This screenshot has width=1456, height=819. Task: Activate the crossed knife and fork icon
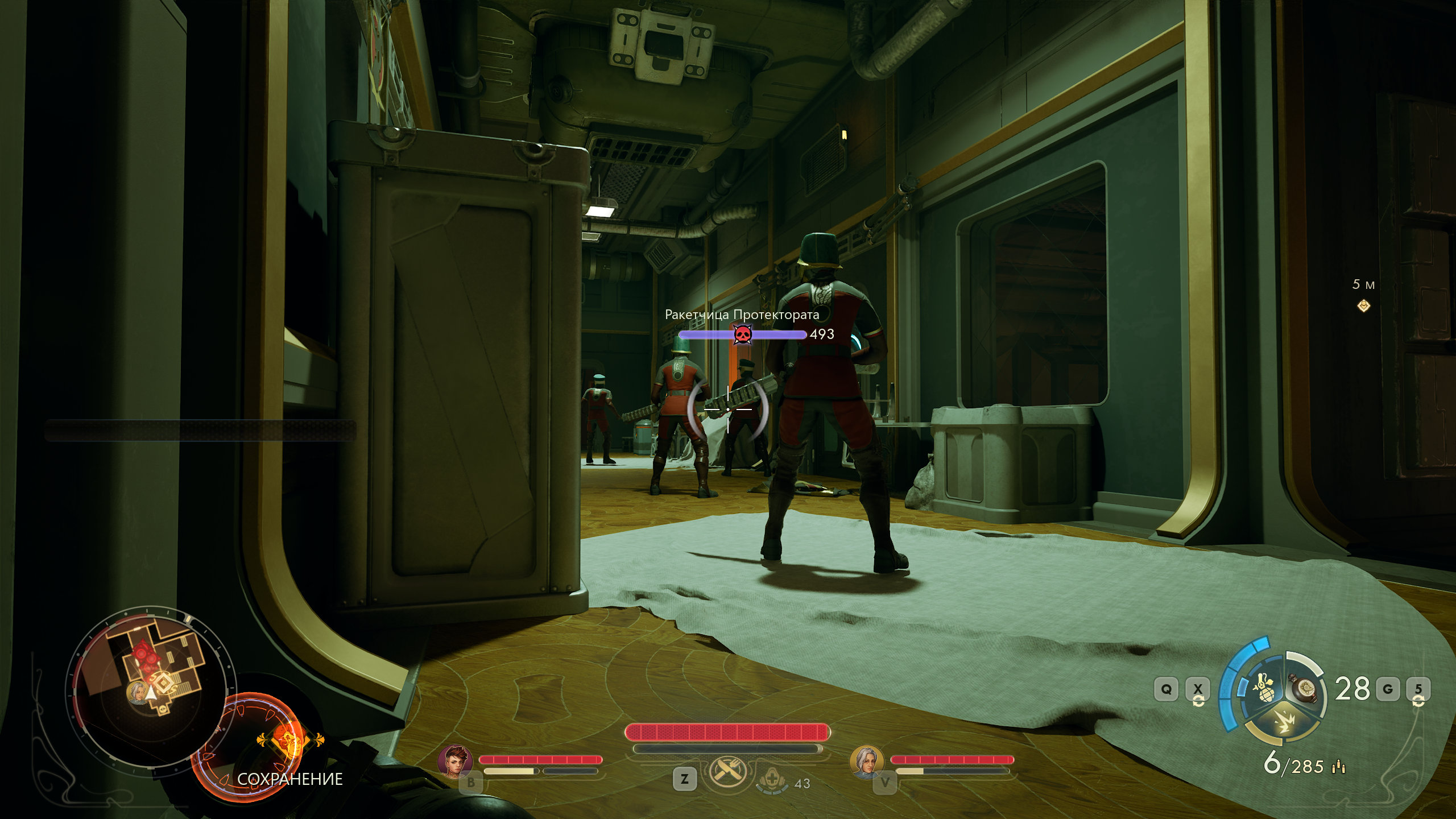pos(726,772)
